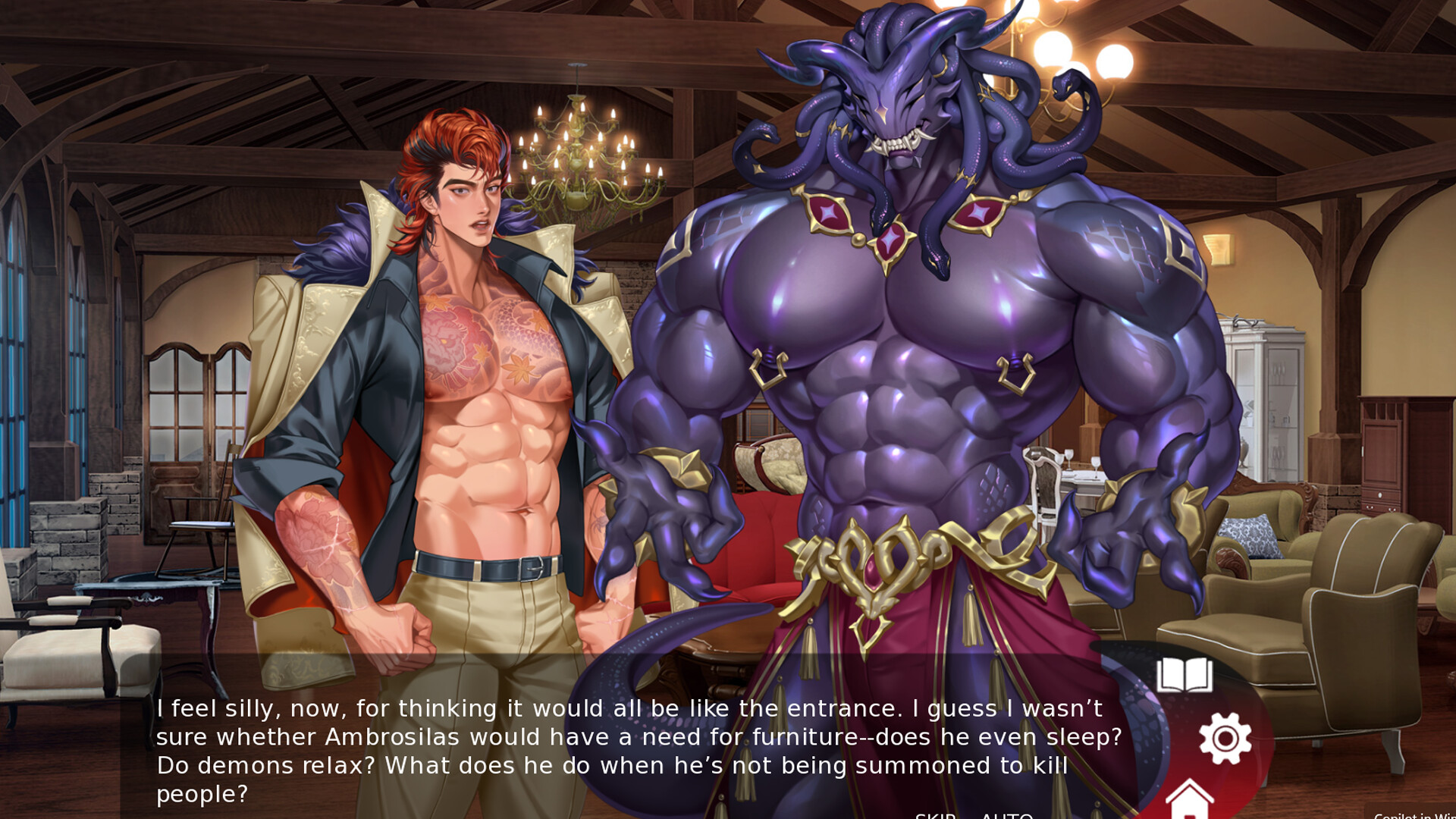Image resolution: width=1456 pixels, height=819 pixels.
Task: Click SKIP to fast-forward dialogue
Action: click(x=935, y=815)
